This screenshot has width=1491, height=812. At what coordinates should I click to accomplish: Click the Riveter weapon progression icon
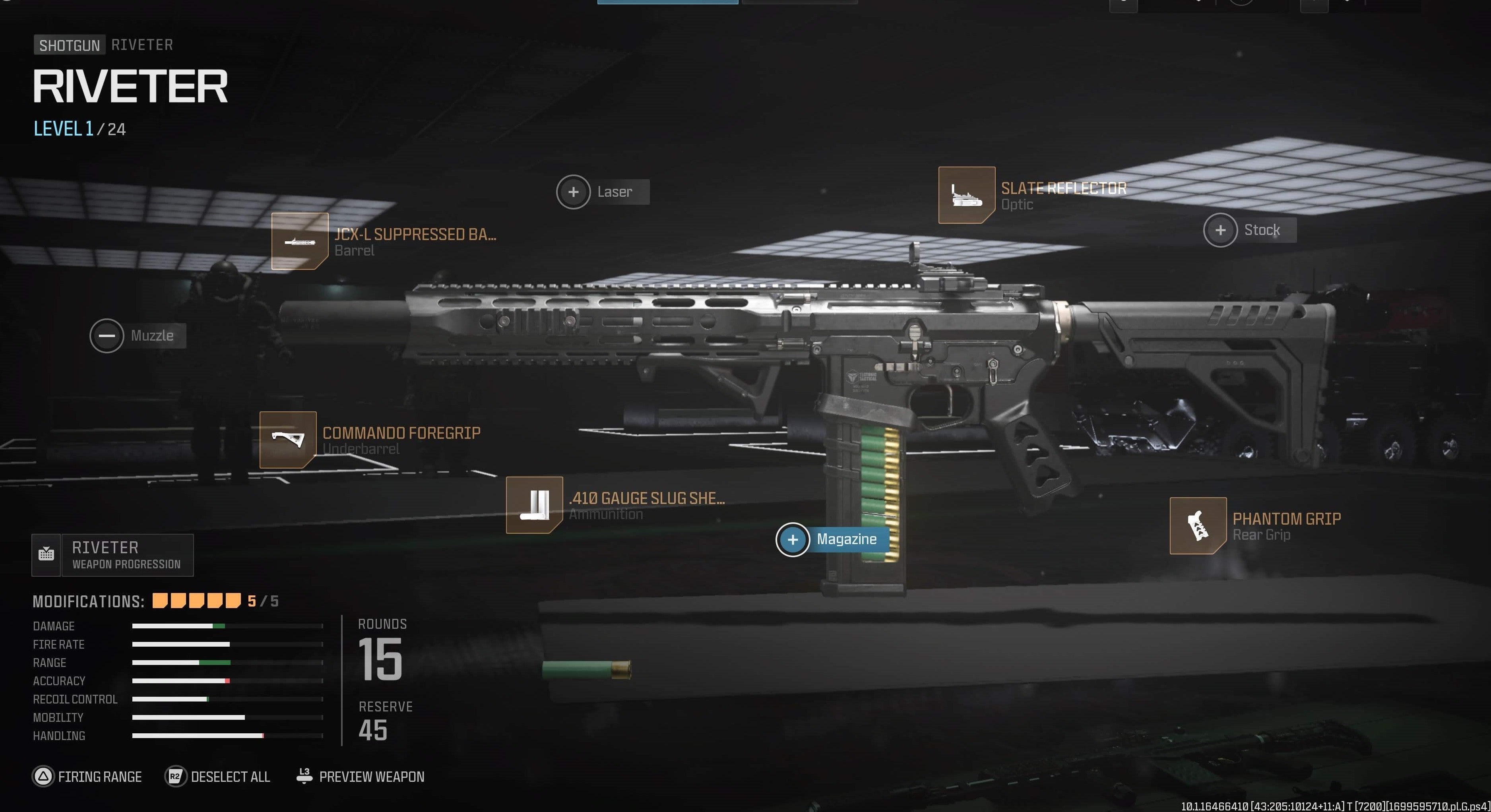point(46,554)
